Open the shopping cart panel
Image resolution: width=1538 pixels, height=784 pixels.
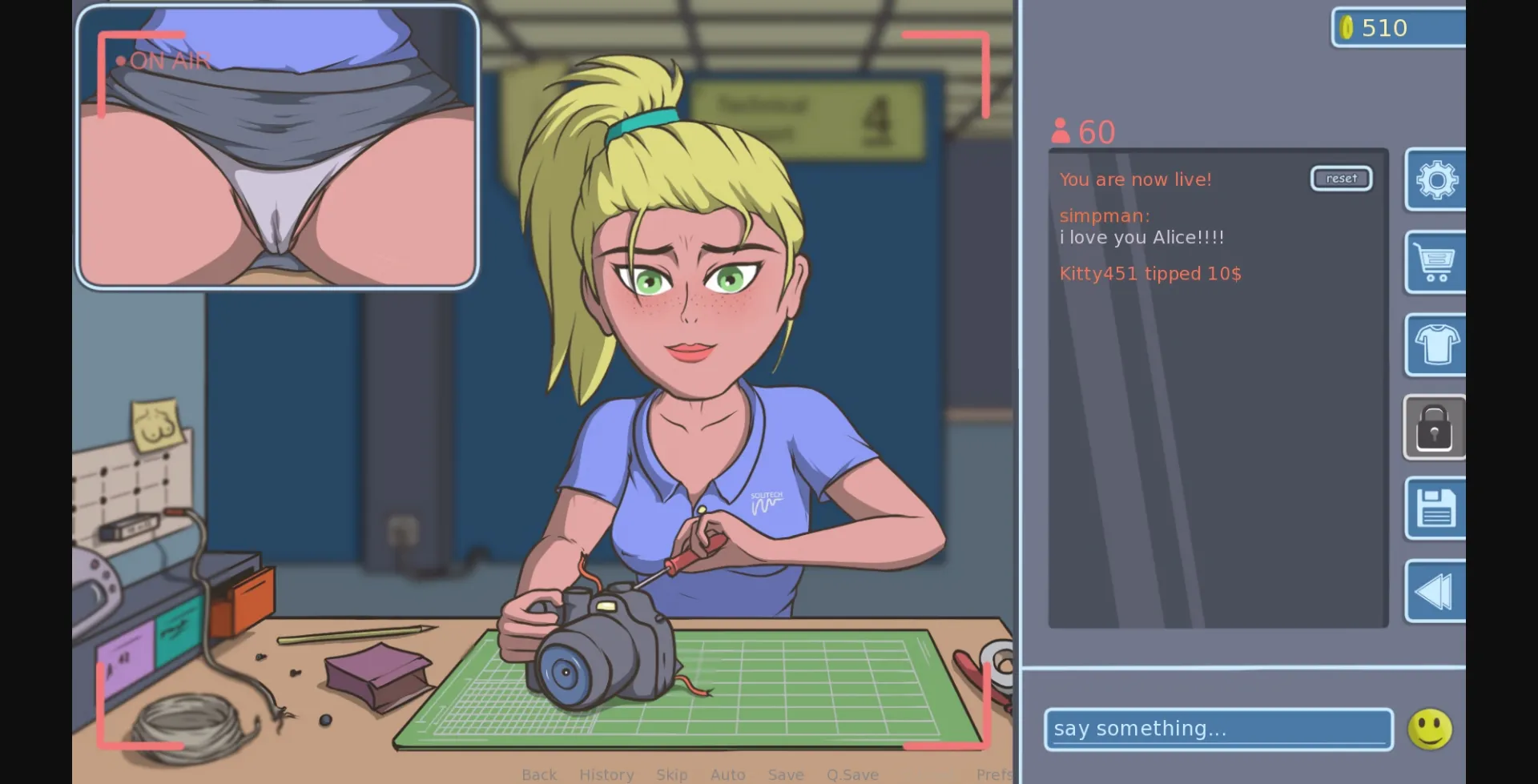pos(1436,263)
